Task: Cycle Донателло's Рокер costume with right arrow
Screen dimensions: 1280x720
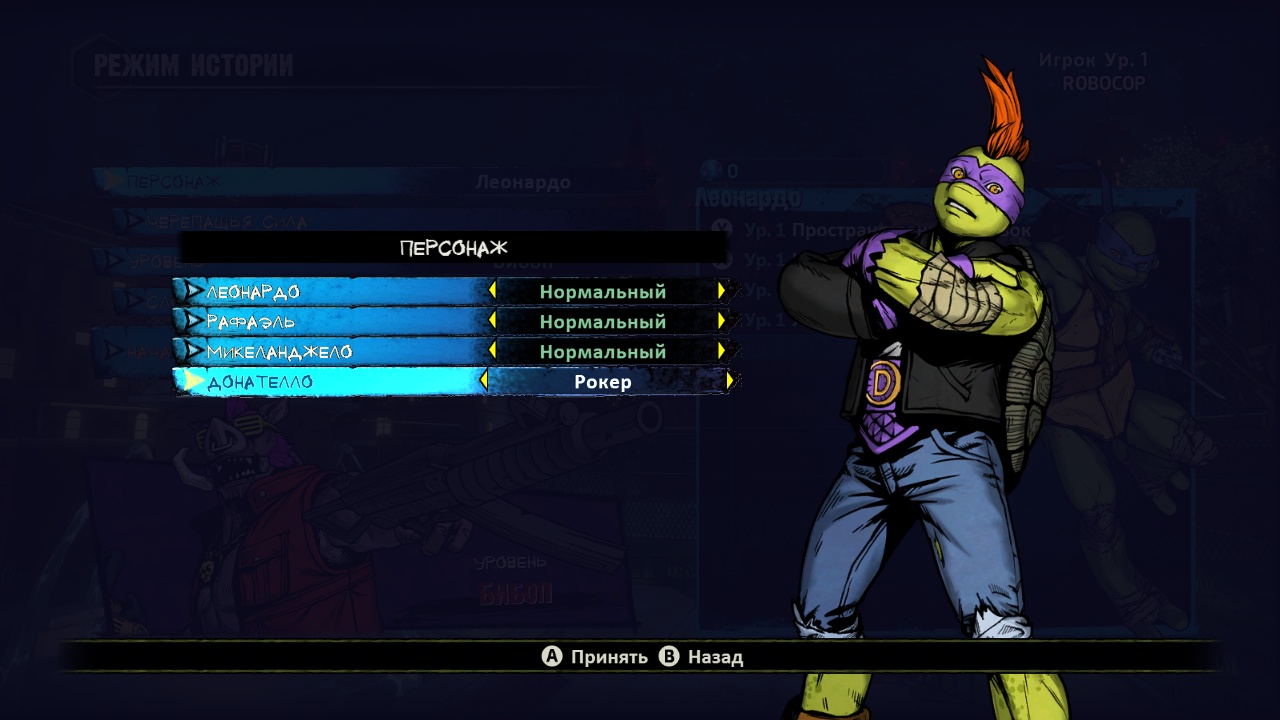Action: tap(730, 381)
